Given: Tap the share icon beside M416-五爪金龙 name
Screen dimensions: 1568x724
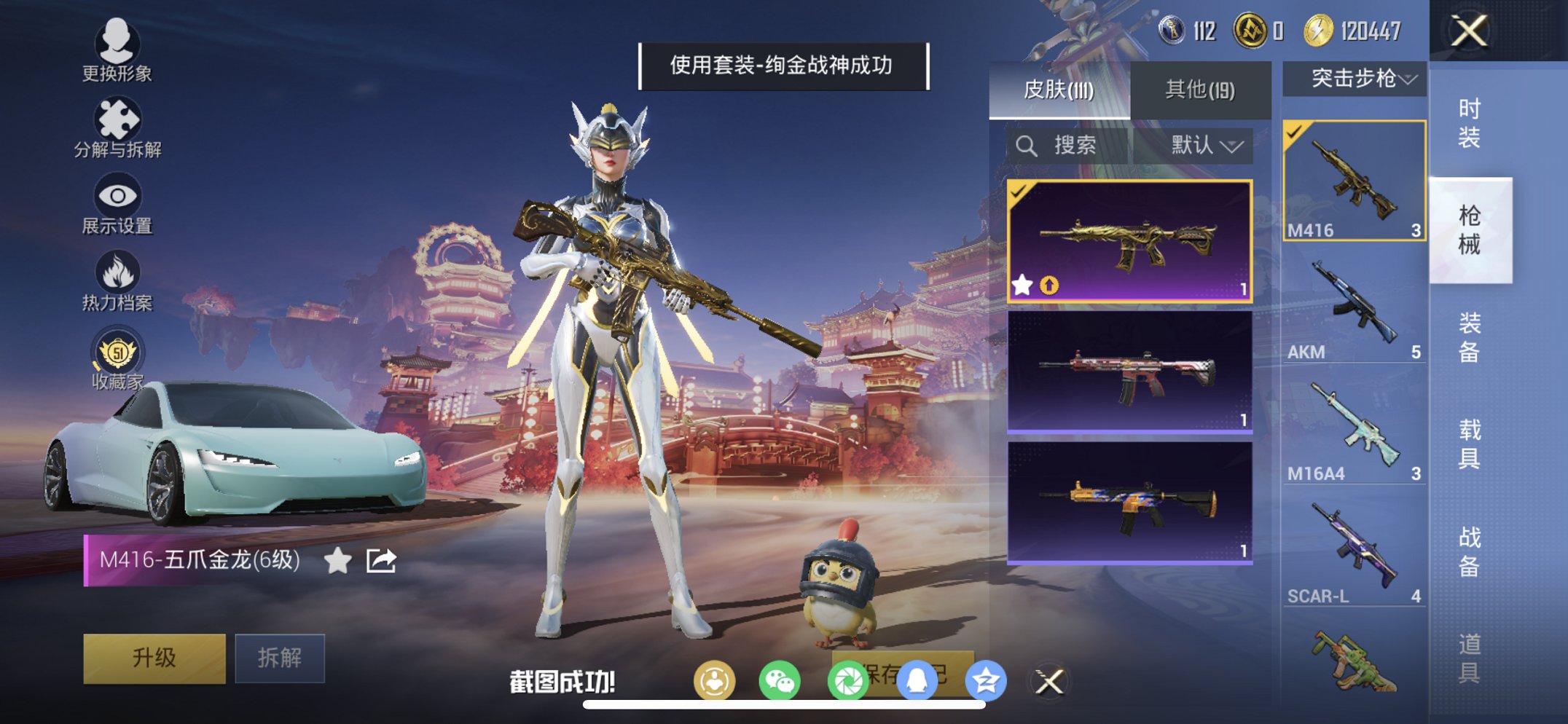Looking at the screenshot, I should [382, 561].
